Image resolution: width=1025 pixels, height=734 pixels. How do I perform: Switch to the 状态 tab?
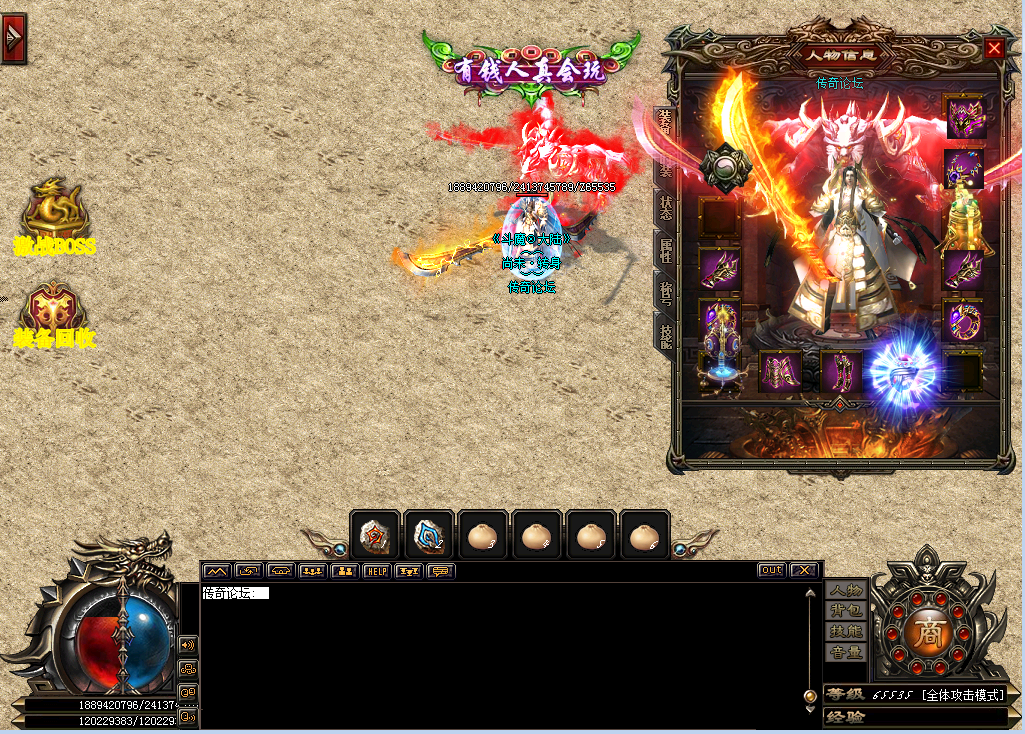coord(663,208)
